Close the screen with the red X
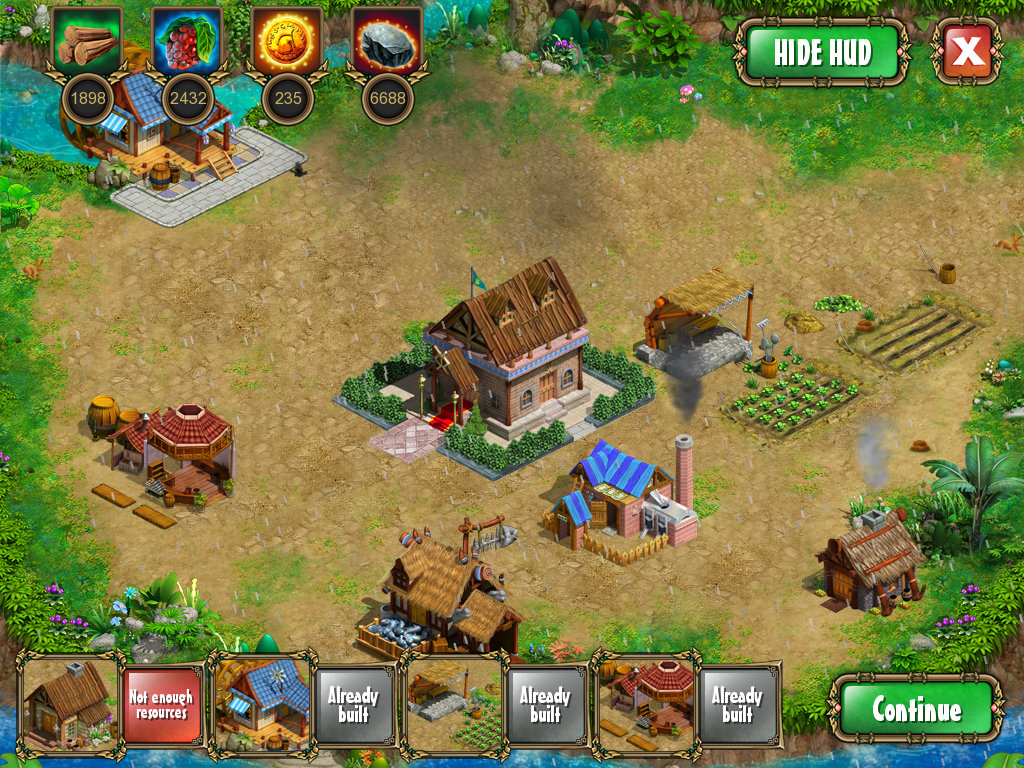Image resolution: width=1024 pixels, height=768 pixels. (967, 52)
